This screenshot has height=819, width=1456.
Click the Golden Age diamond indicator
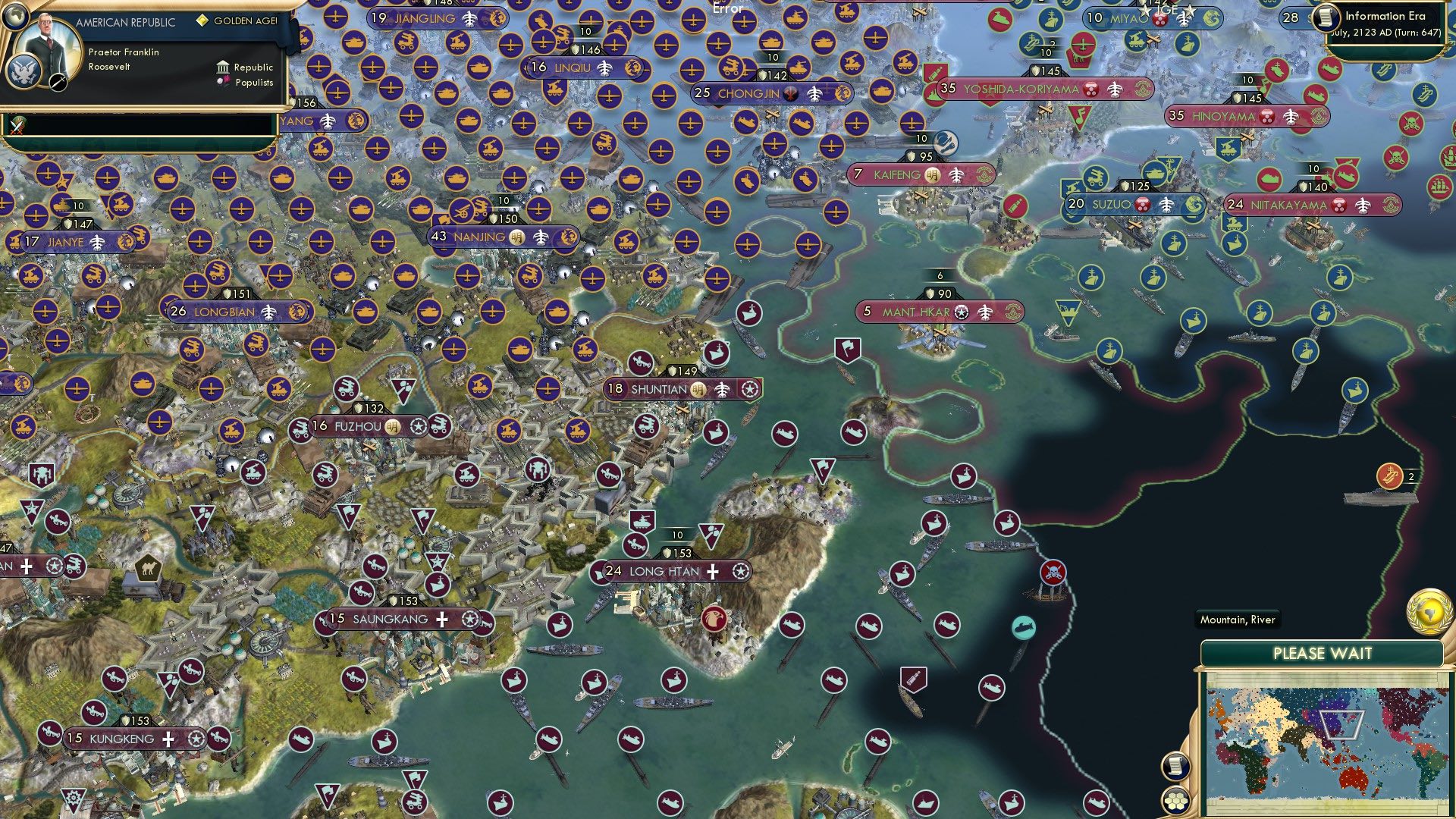coord(201,22)
